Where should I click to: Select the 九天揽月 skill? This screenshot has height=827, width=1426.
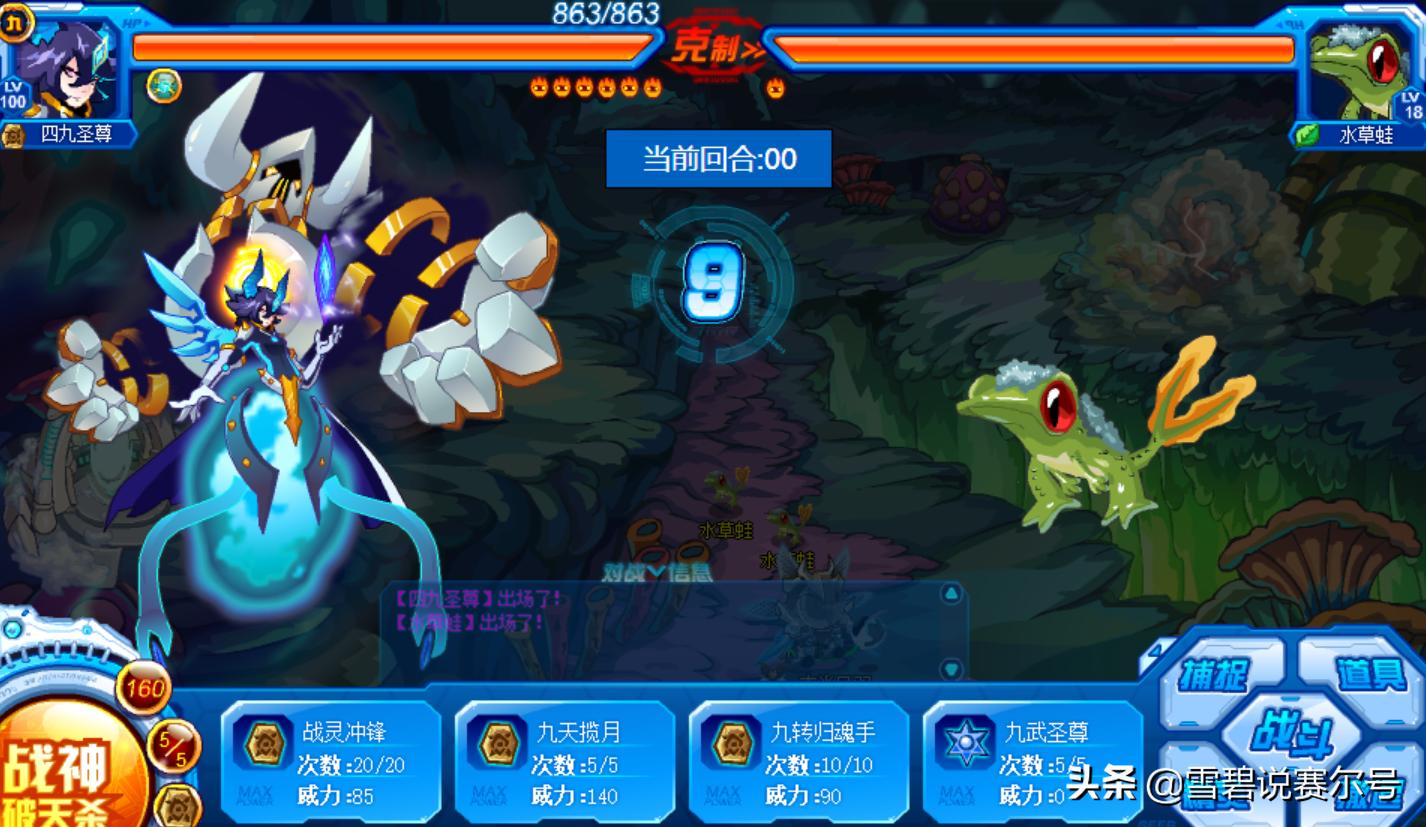point(564,764)
